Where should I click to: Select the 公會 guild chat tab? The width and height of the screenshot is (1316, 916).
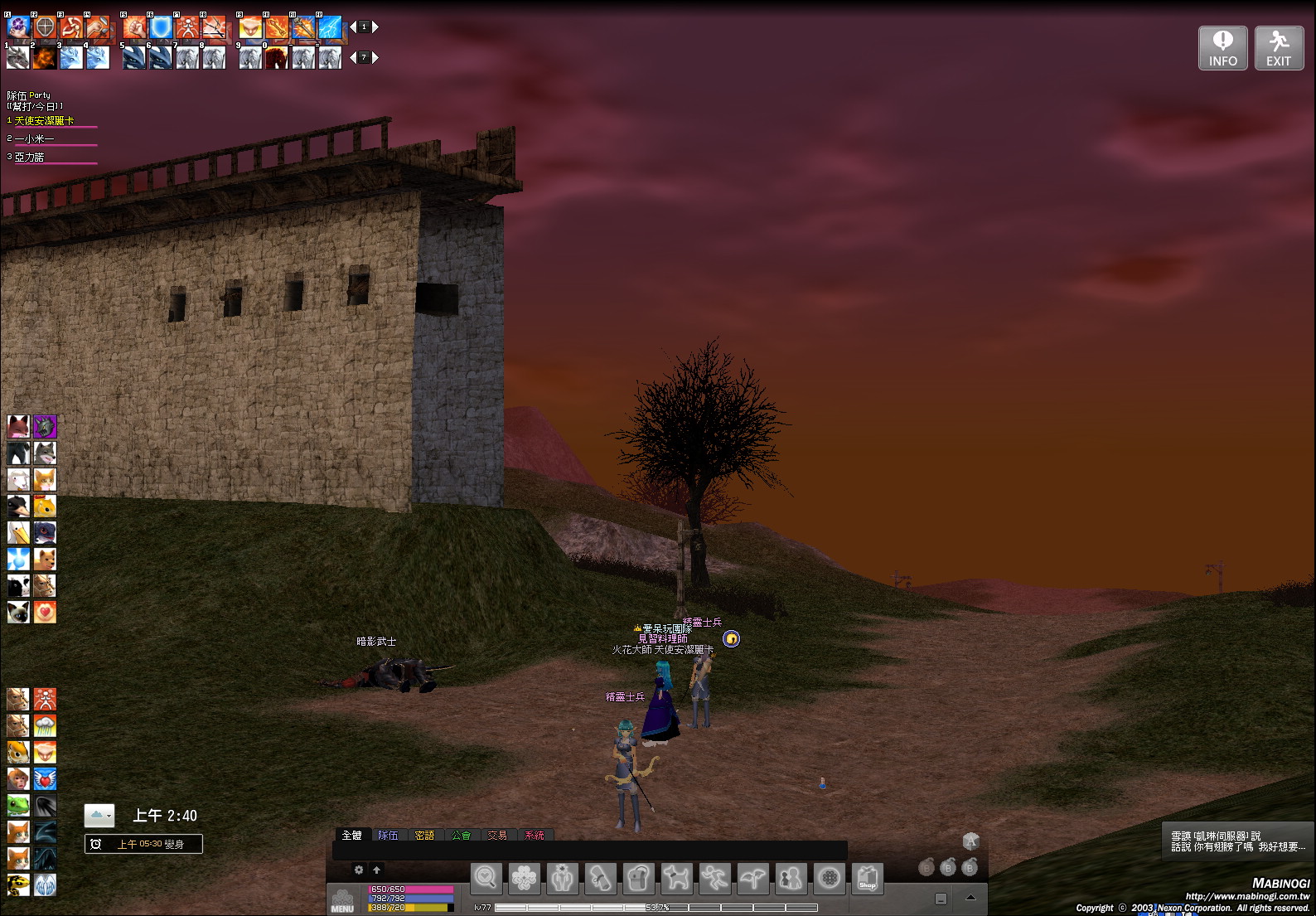tap(461, 835)
